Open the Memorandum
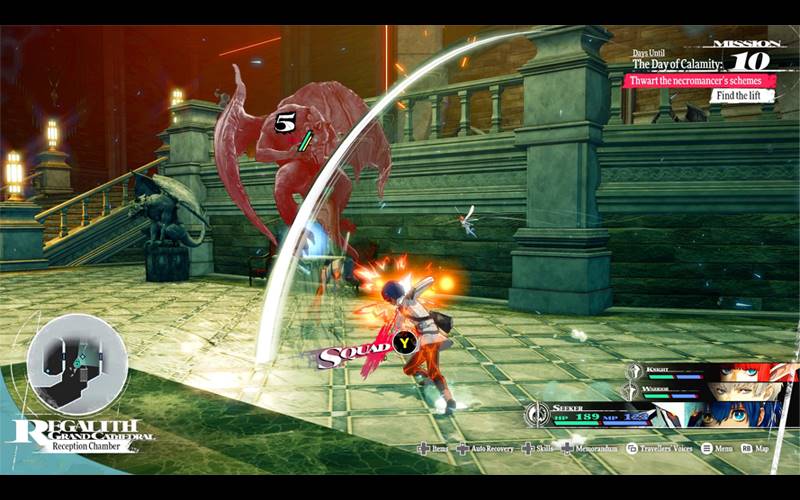The height and width of the screenshot is (500, 800). click(x=590, y=449)
